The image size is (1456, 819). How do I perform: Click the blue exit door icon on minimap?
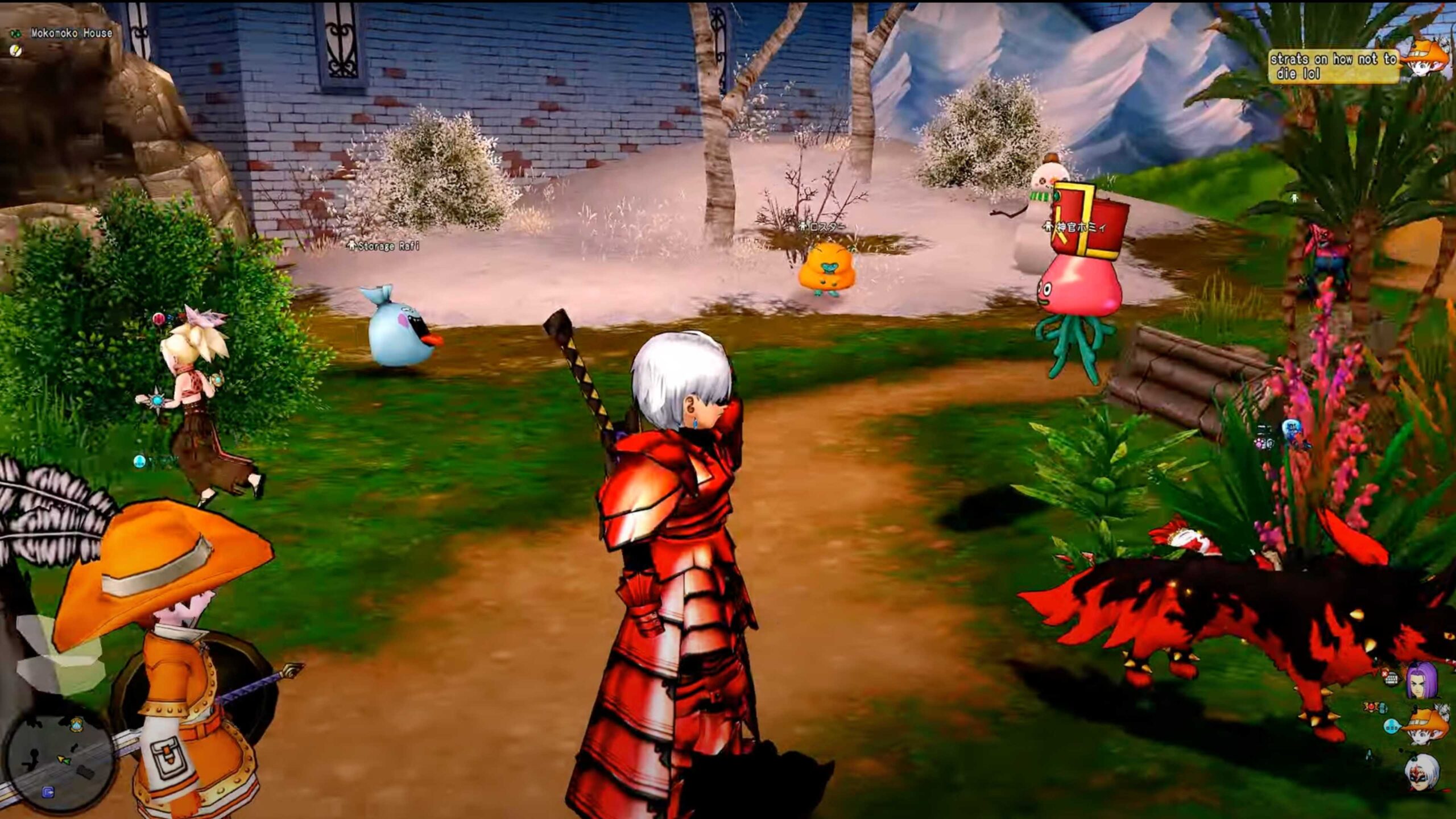pos(49,793)
